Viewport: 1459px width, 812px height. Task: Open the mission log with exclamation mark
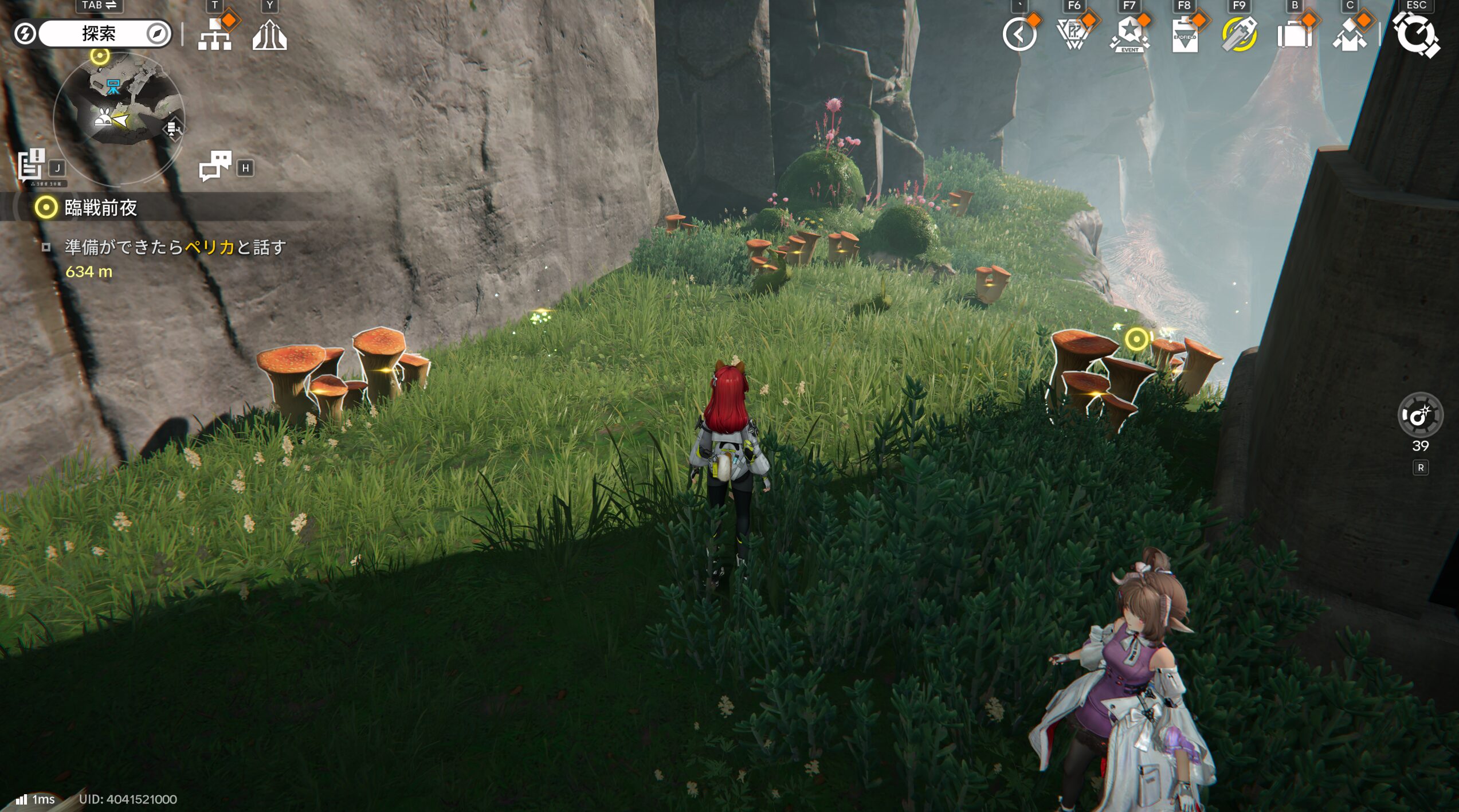click(31, 164)
